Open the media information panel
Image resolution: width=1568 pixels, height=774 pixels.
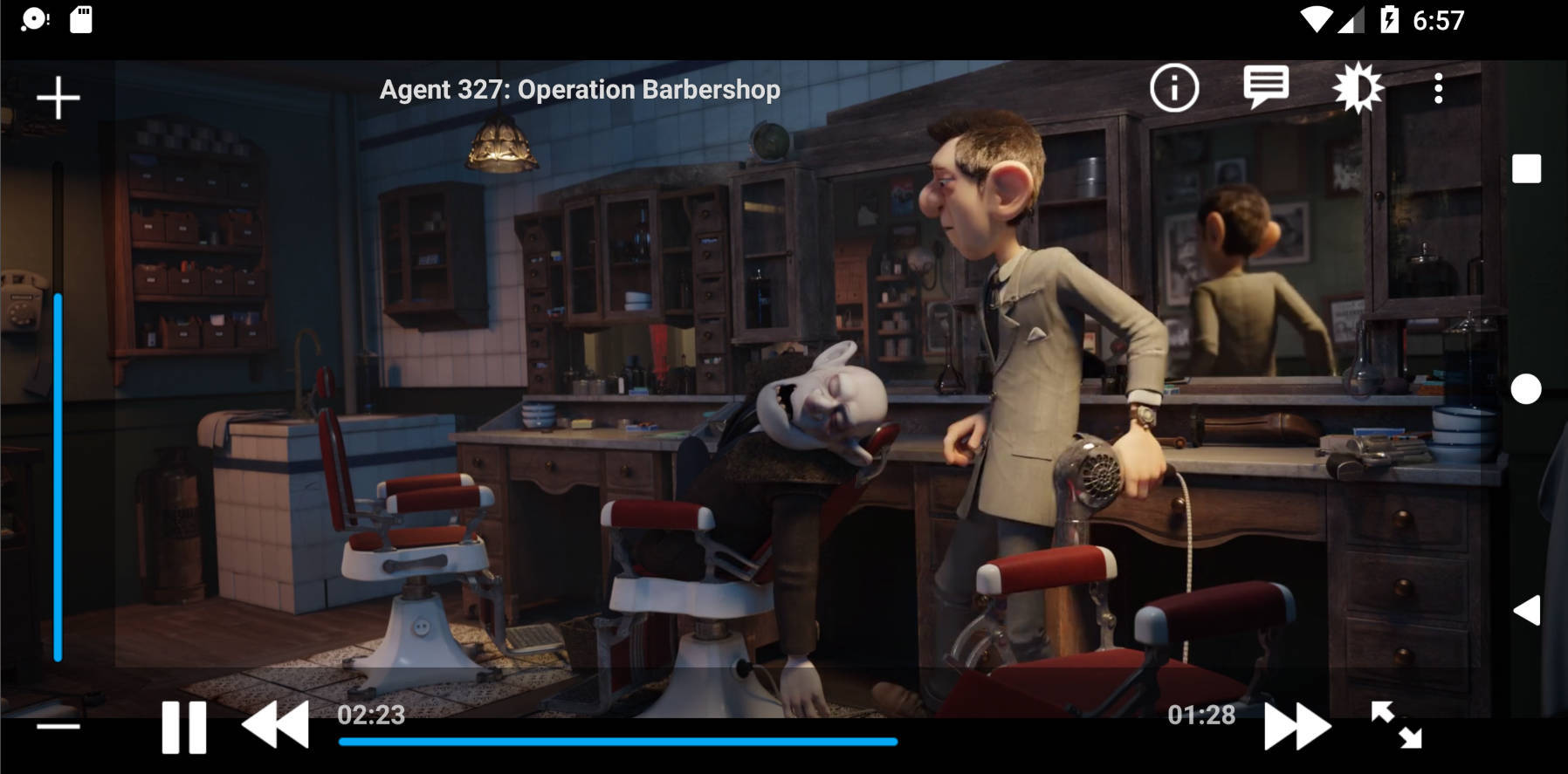click(1173, 86)
